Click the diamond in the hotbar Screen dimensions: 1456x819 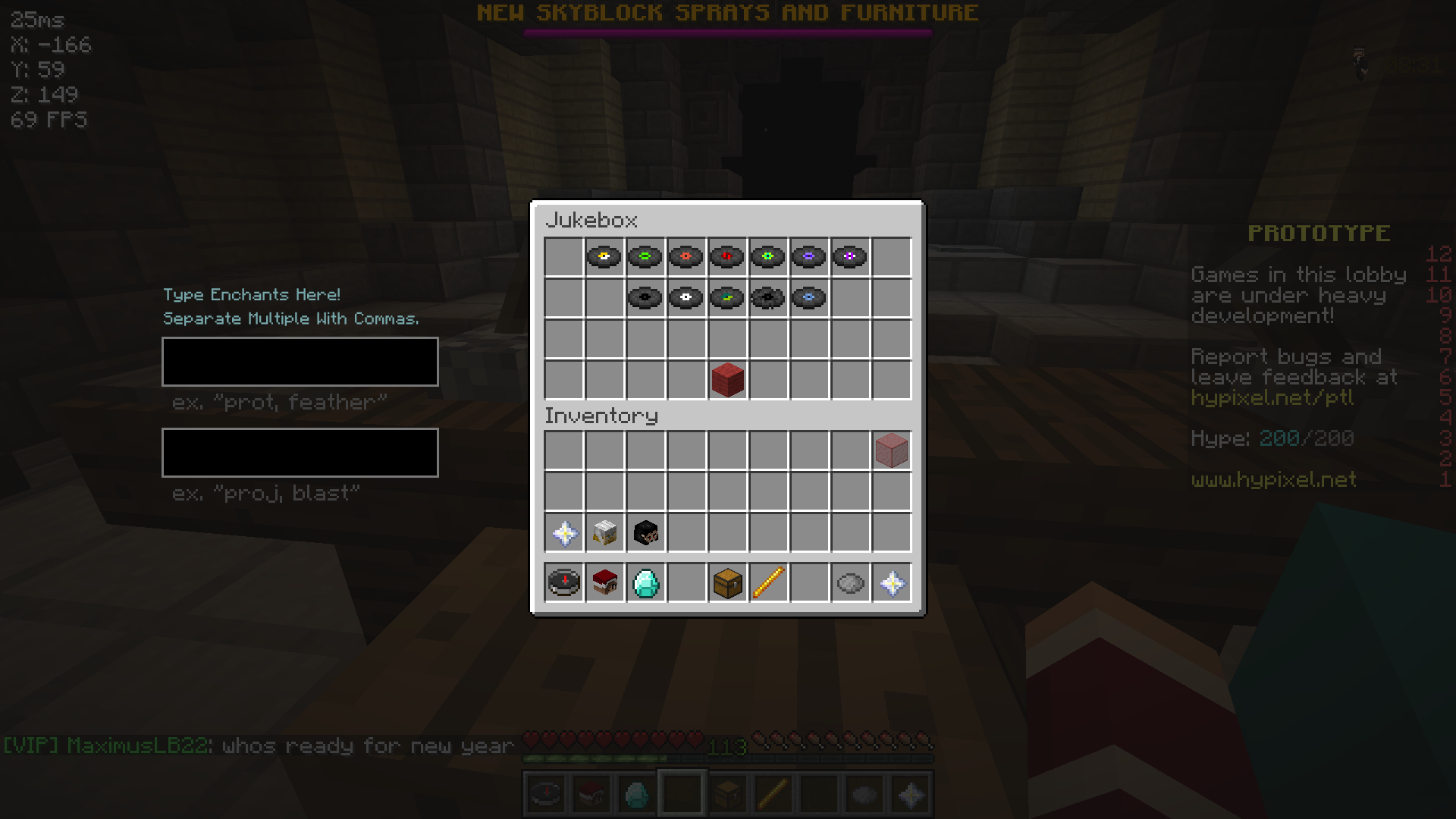pyautogui.click(x=645, y=582)
